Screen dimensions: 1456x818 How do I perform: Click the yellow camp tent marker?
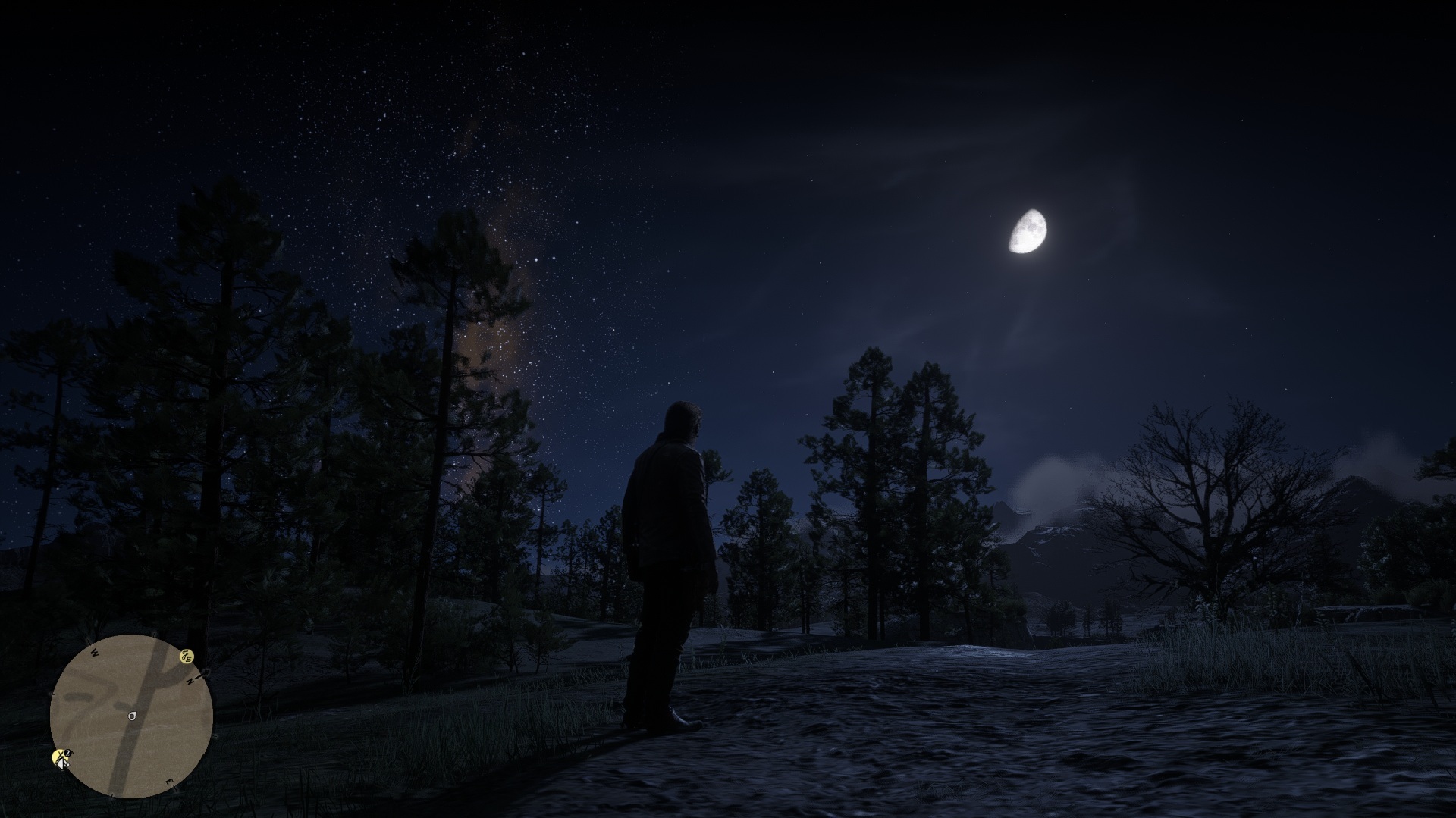click(x=61, y=757)
